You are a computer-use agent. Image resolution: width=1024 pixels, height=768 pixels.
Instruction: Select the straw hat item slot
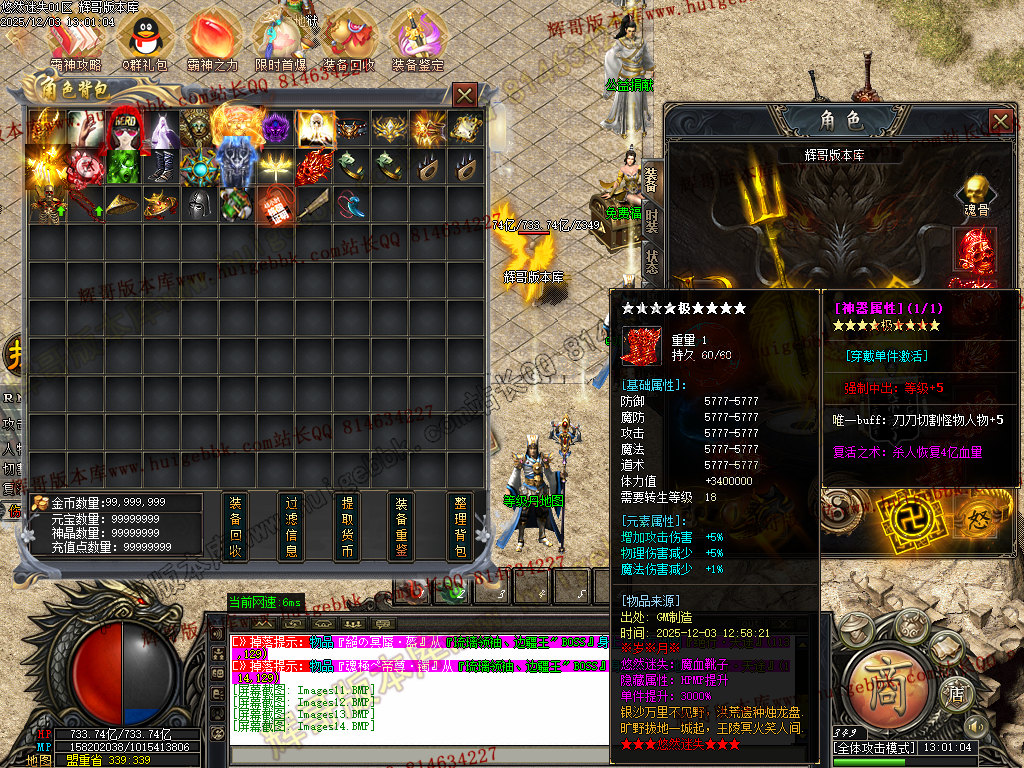(122, 205)
